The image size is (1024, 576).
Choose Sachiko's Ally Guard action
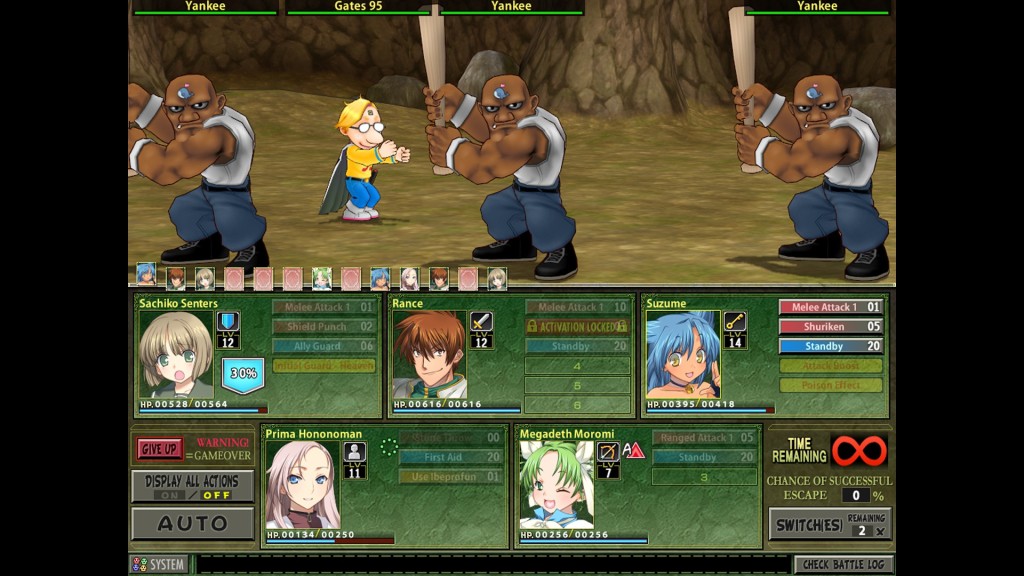point(324,346)
